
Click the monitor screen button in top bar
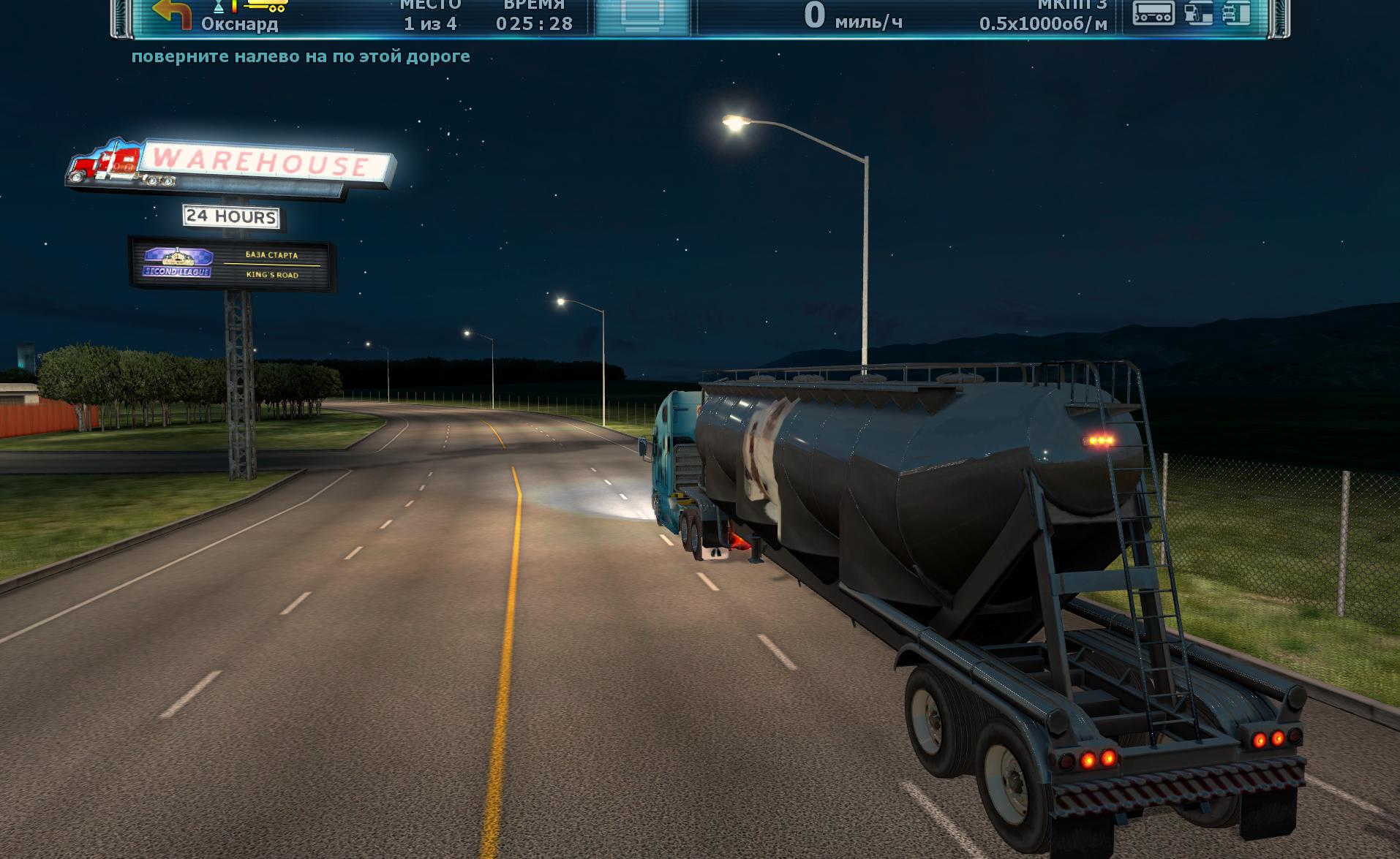pyautogui.click(x=642, y=15)
